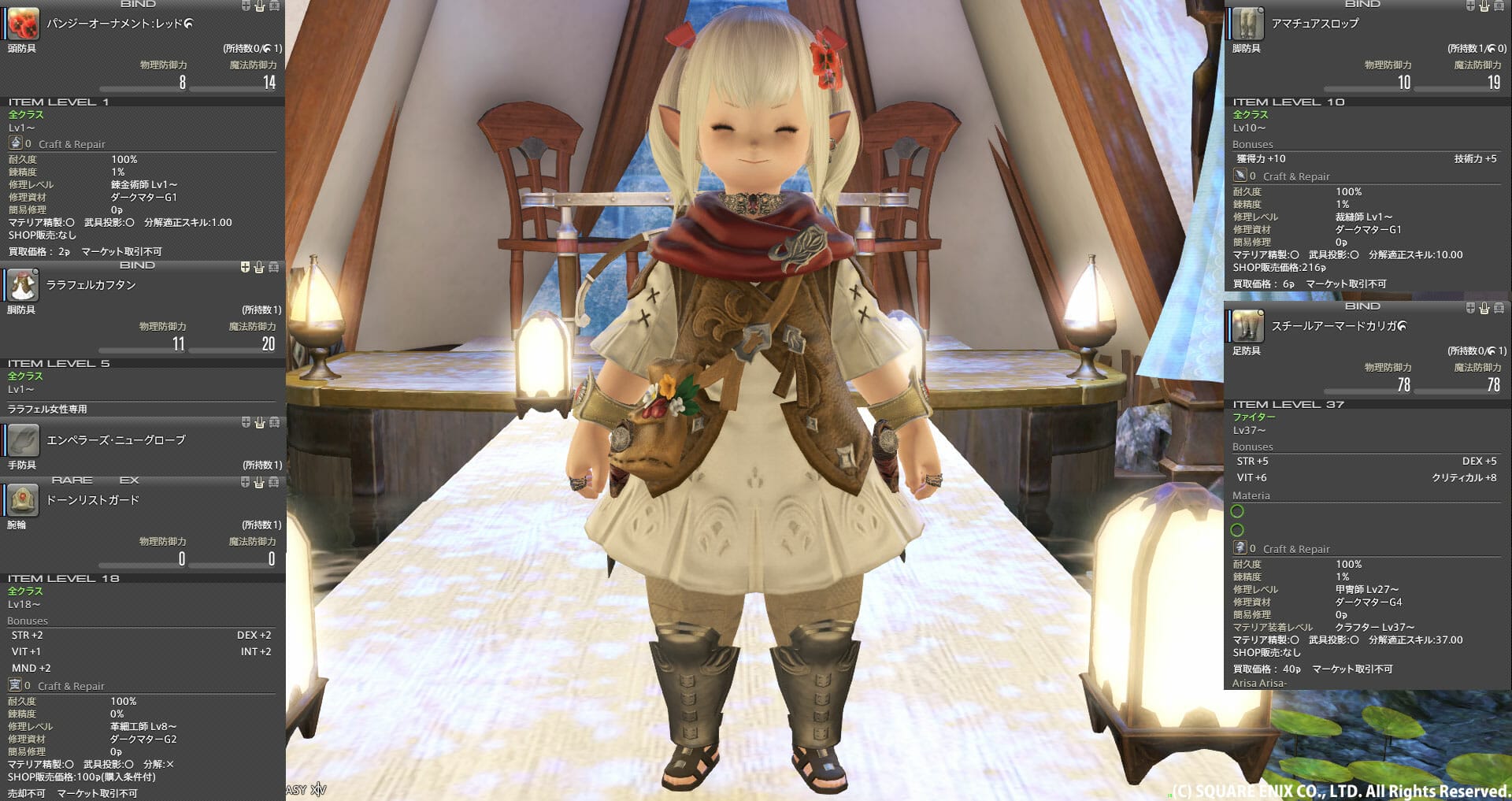
Task: Click the try-on icon on ララフェルカフタン tooltip
Action: (x=258, y=268)
